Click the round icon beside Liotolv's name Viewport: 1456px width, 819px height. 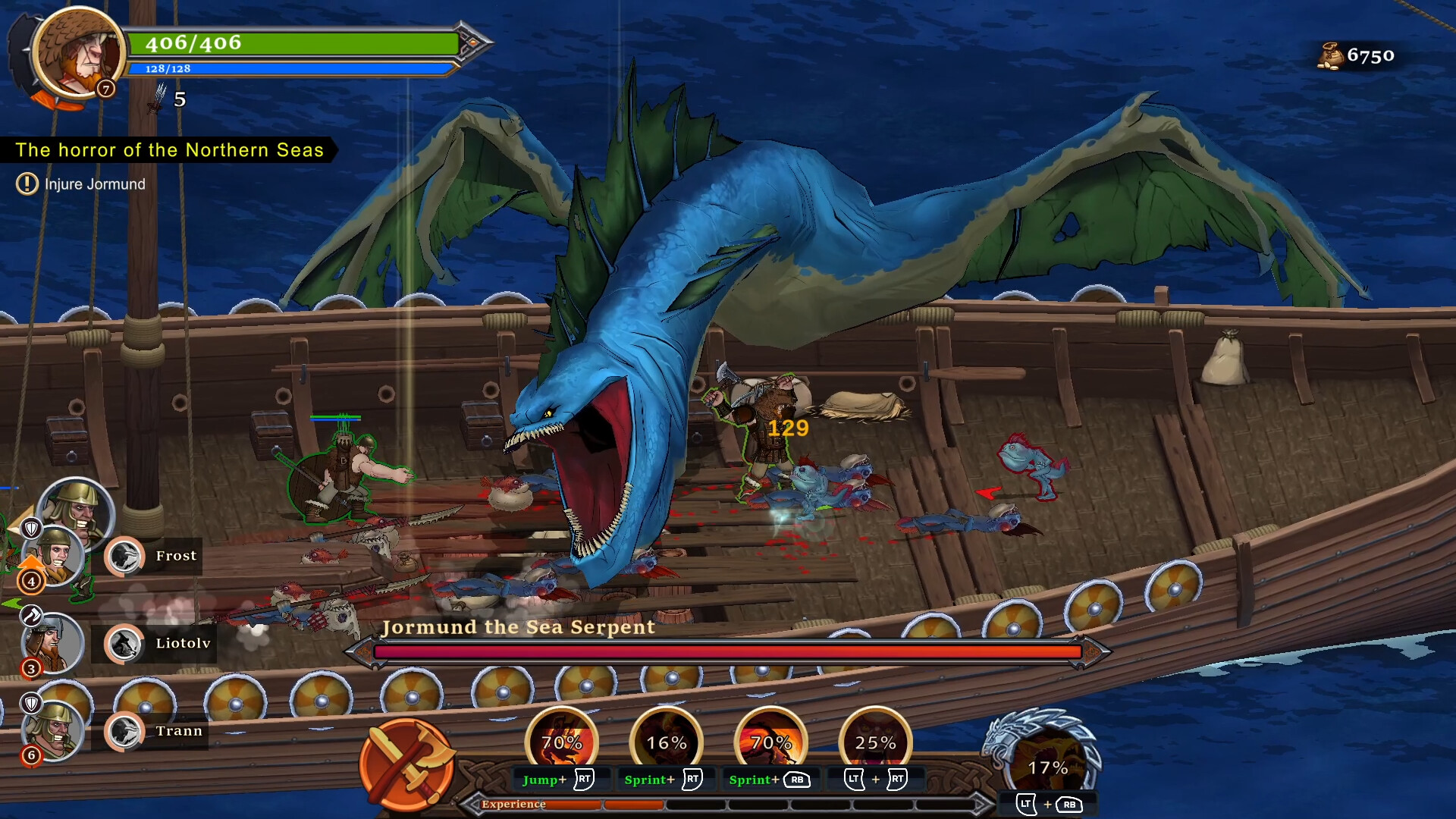pyautogui.click(x=124, y=644)
